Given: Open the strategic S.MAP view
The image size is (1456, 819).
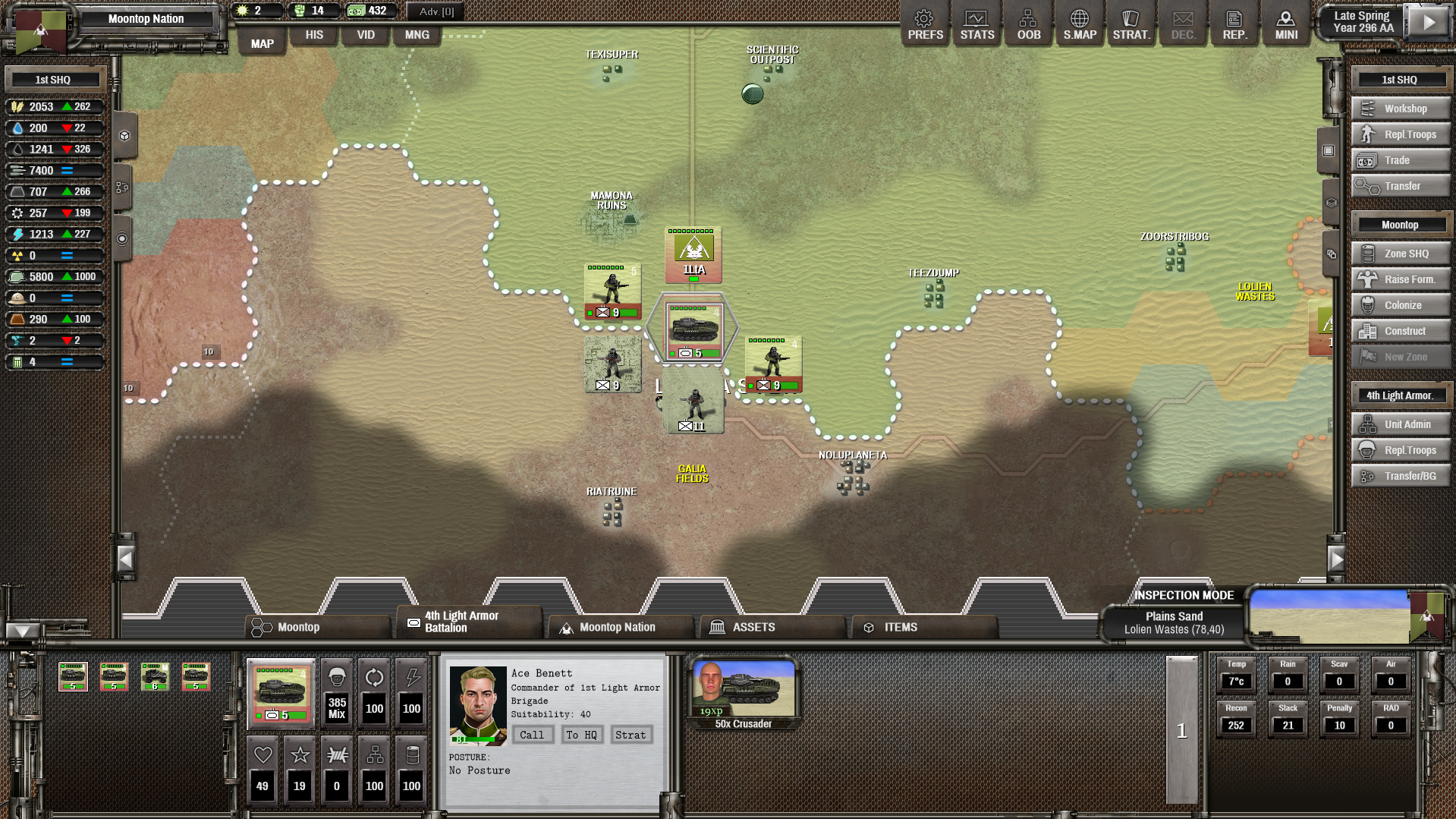Looking at the screenshot, I should click(x=1080, y=25).
